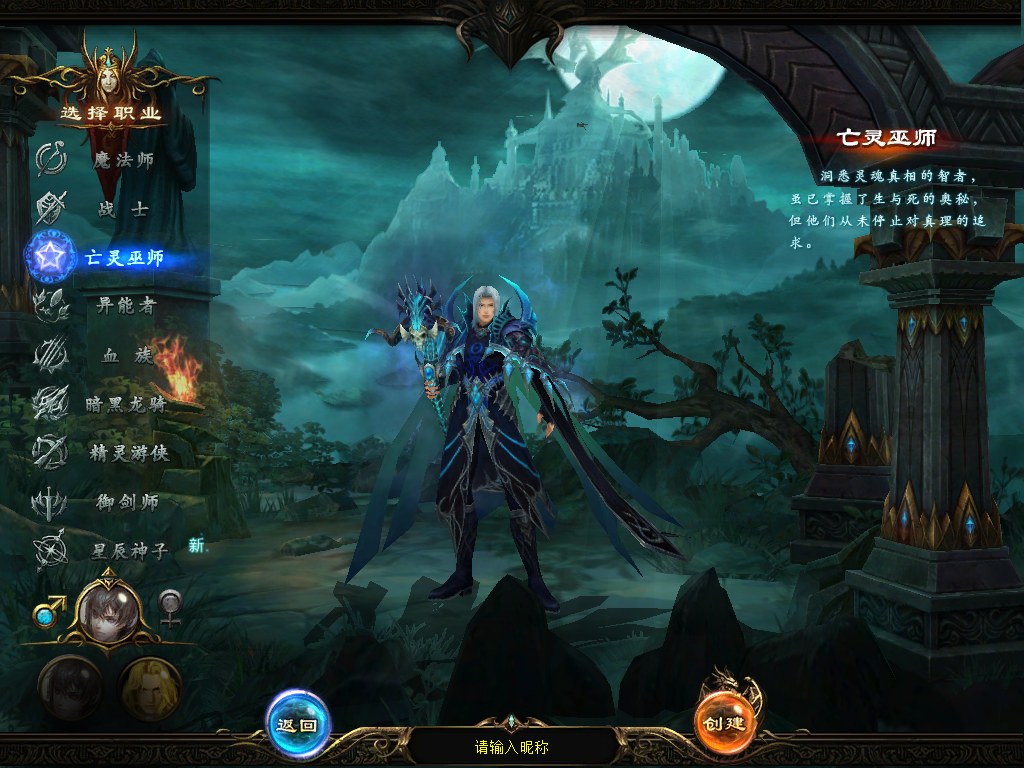Pick the 异能者 class
The image size is (1024, 768).
tap(124, 306)
